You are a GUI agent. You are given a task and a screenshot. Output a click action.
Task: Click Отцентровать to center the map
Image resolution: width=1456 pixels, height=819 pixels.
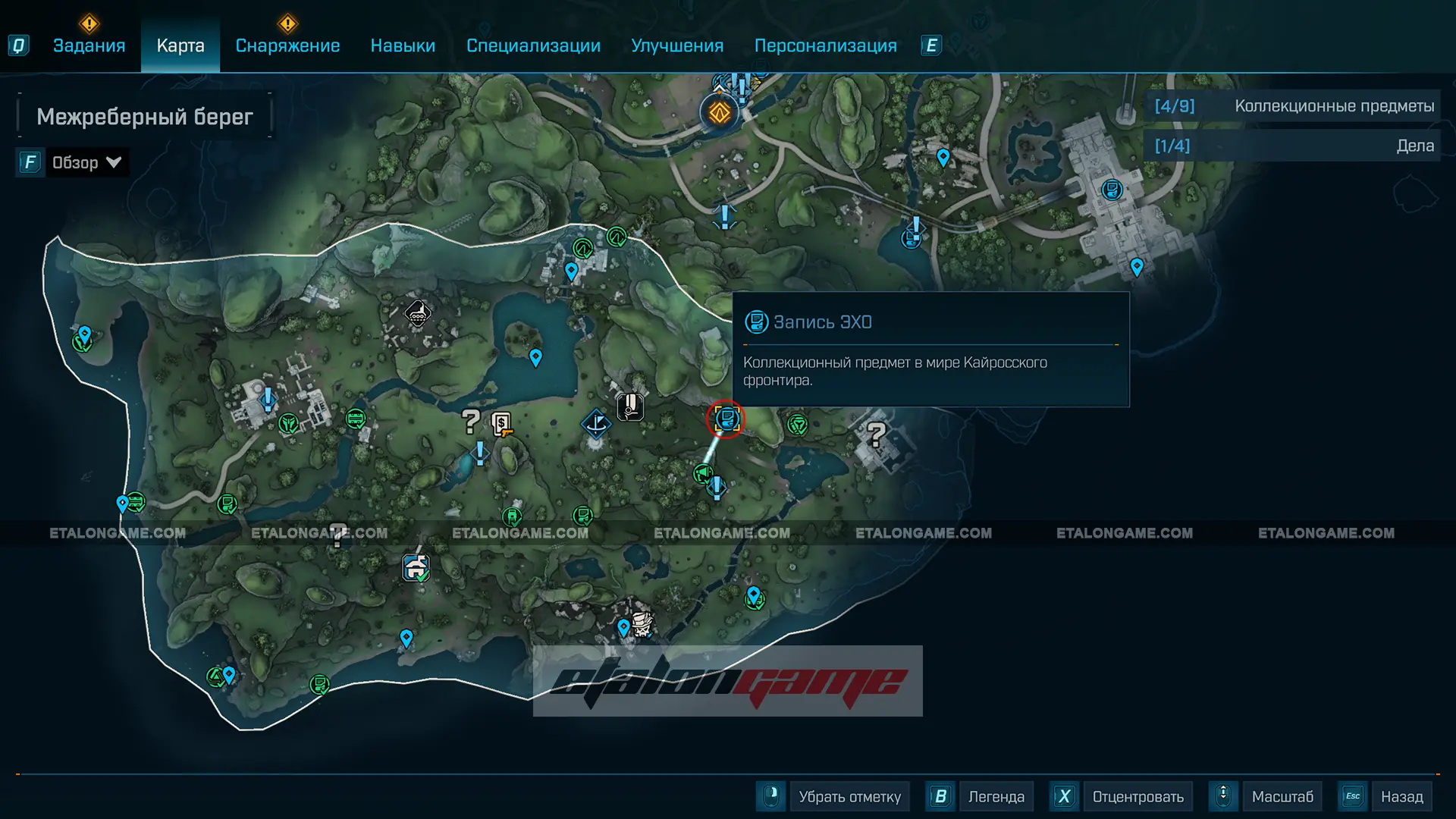click(1137, 796)
